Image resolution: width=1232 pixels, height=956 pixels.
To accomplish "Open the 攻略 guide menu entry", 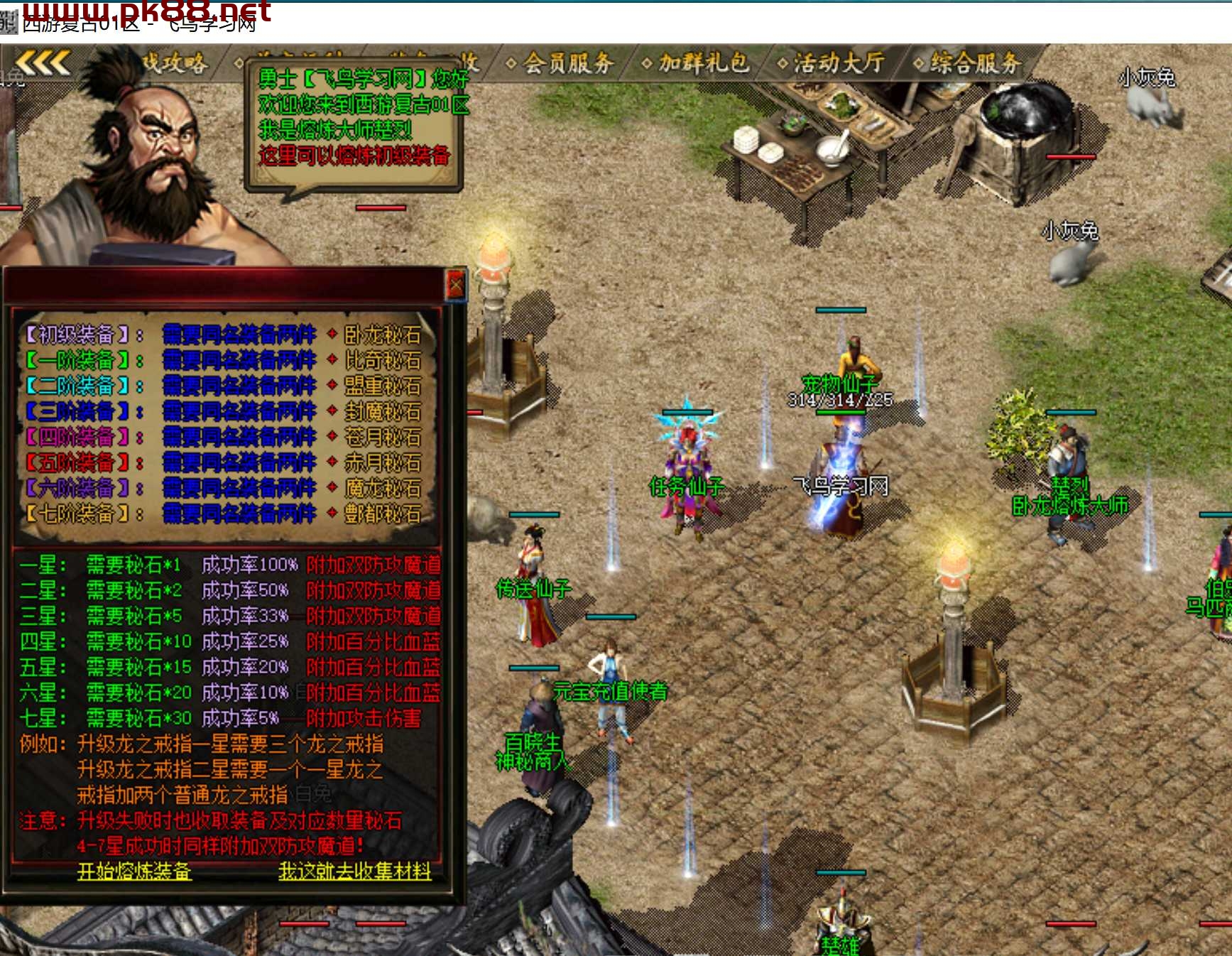I will tap(175, 63).
